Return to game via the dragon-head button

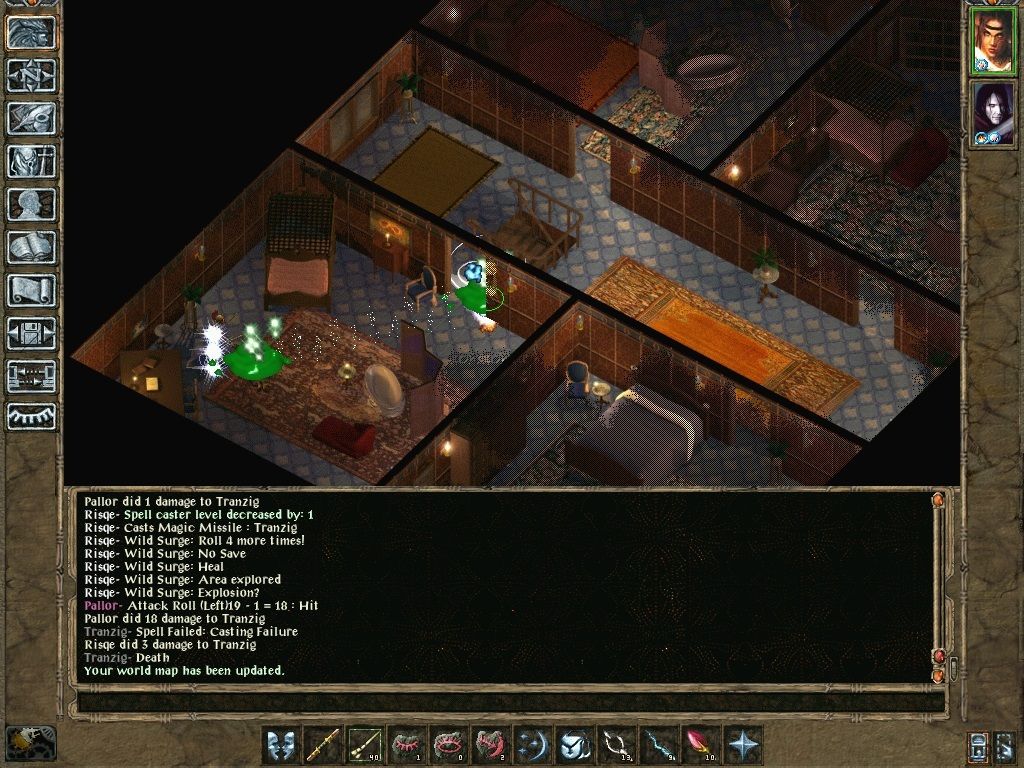[x=31, y=33]
